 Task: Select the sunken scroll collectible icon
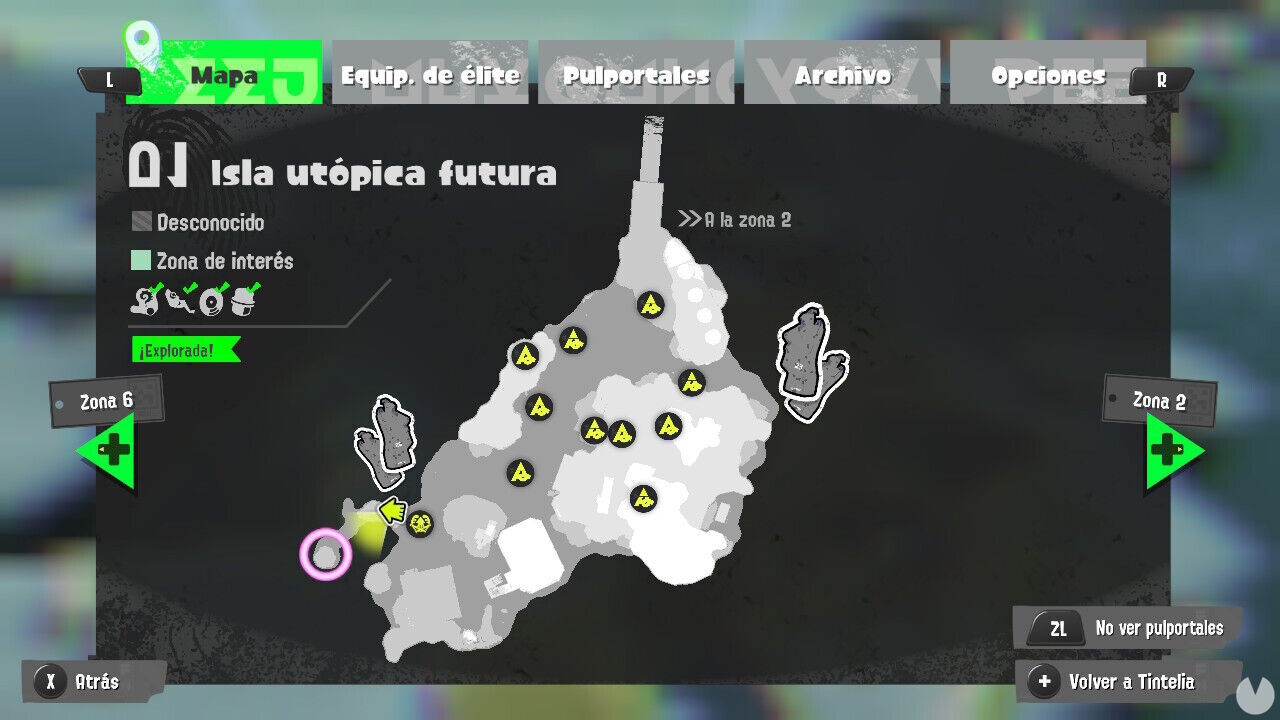143,302
